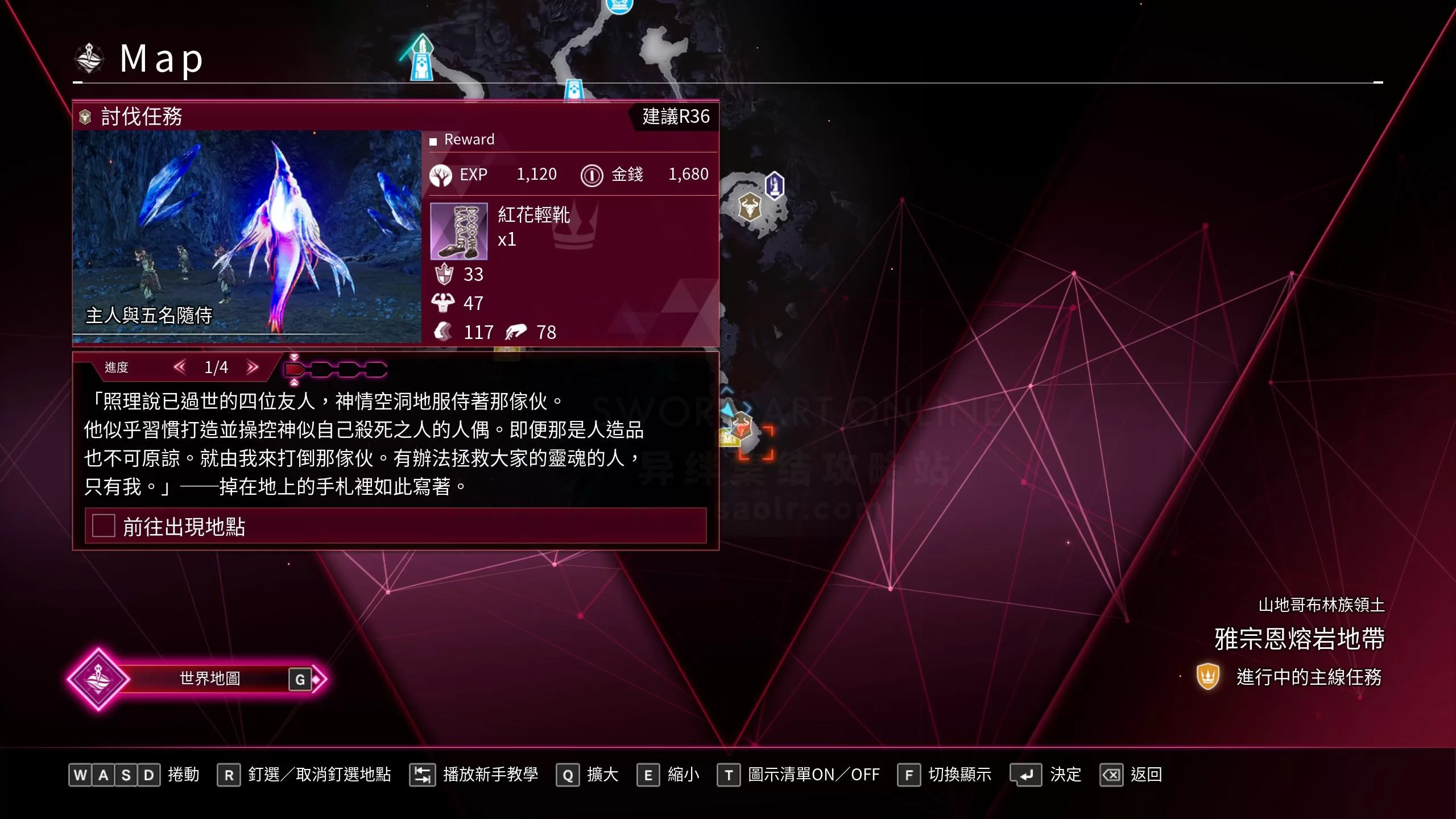This screenshot has width=1456, height=819.
Task: Click the compass icon beside the Map title
Action: point(90,57)
